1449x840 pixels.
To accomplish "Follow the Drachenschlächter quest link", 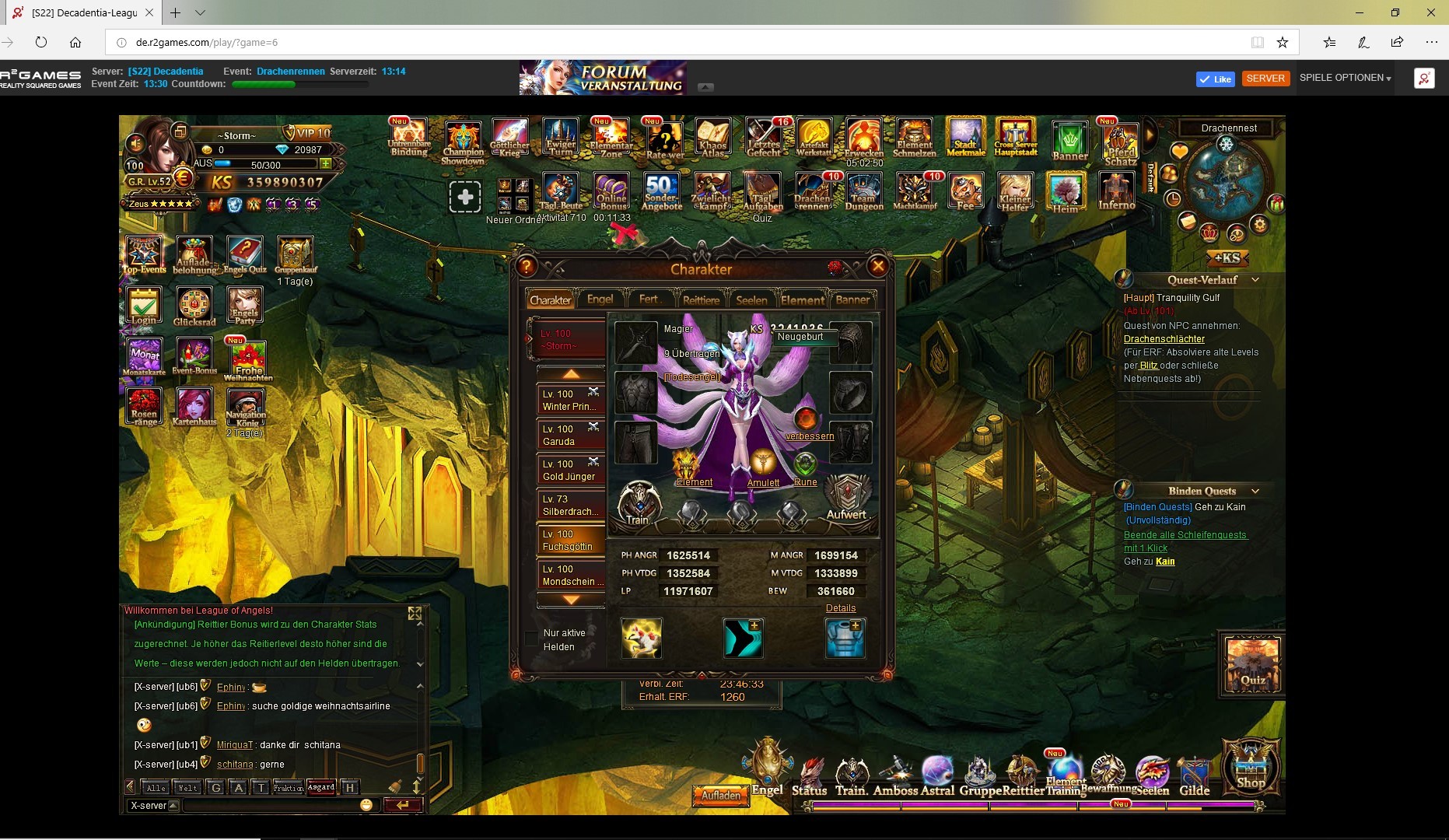I will coord(1164,339).
